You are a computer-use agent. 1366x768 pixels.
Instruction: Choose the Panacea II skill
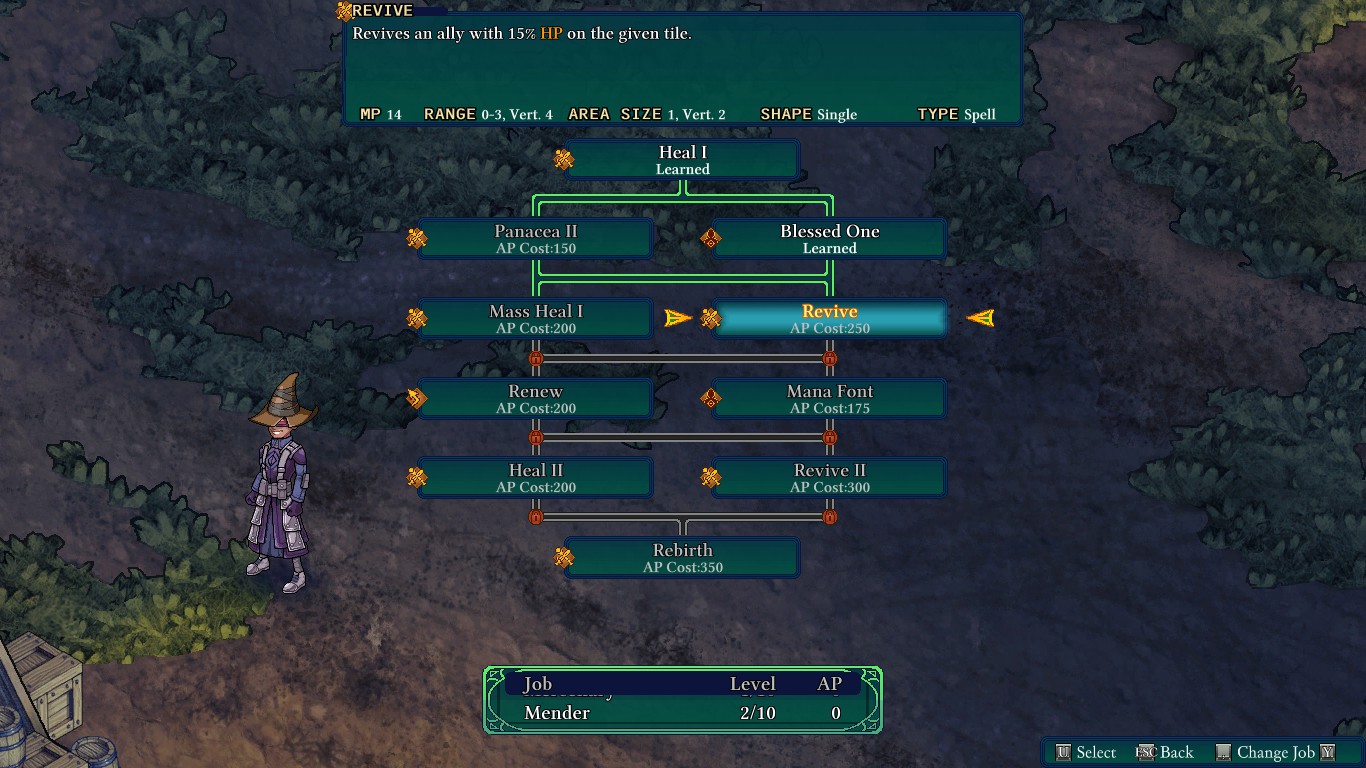(x=535, y=239)
